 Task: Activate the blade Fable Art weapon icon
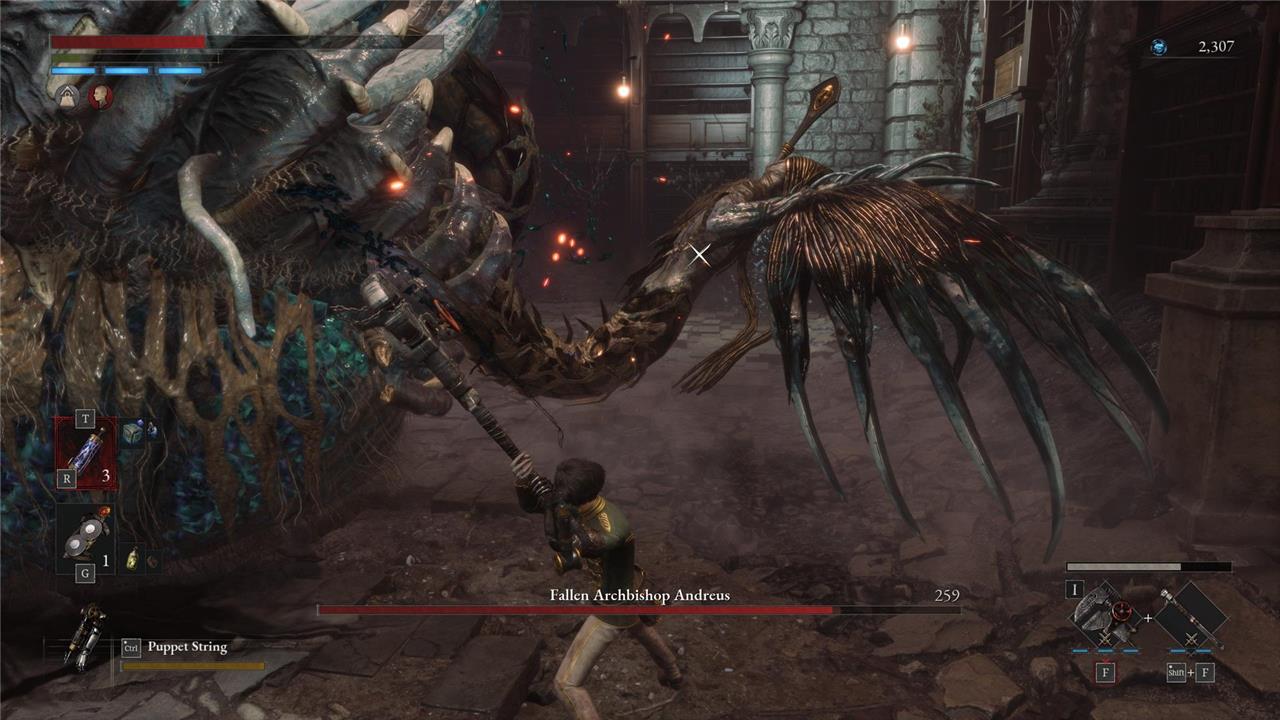pyautogui.click(x=1105, y=612)
